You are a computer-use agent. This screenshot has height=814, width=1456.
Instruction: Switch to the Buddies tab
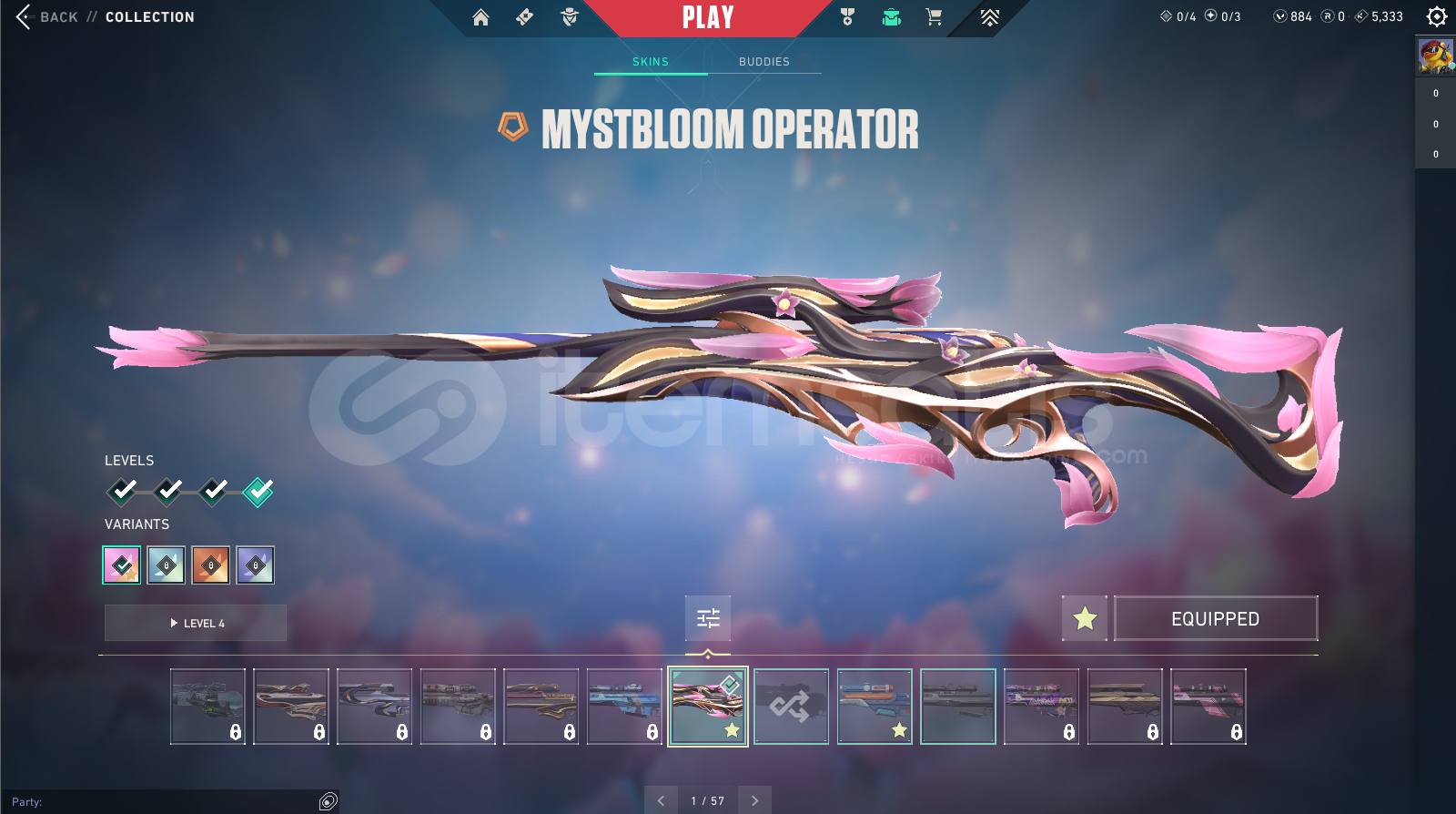pyautogui.click(x=763, y=62)
